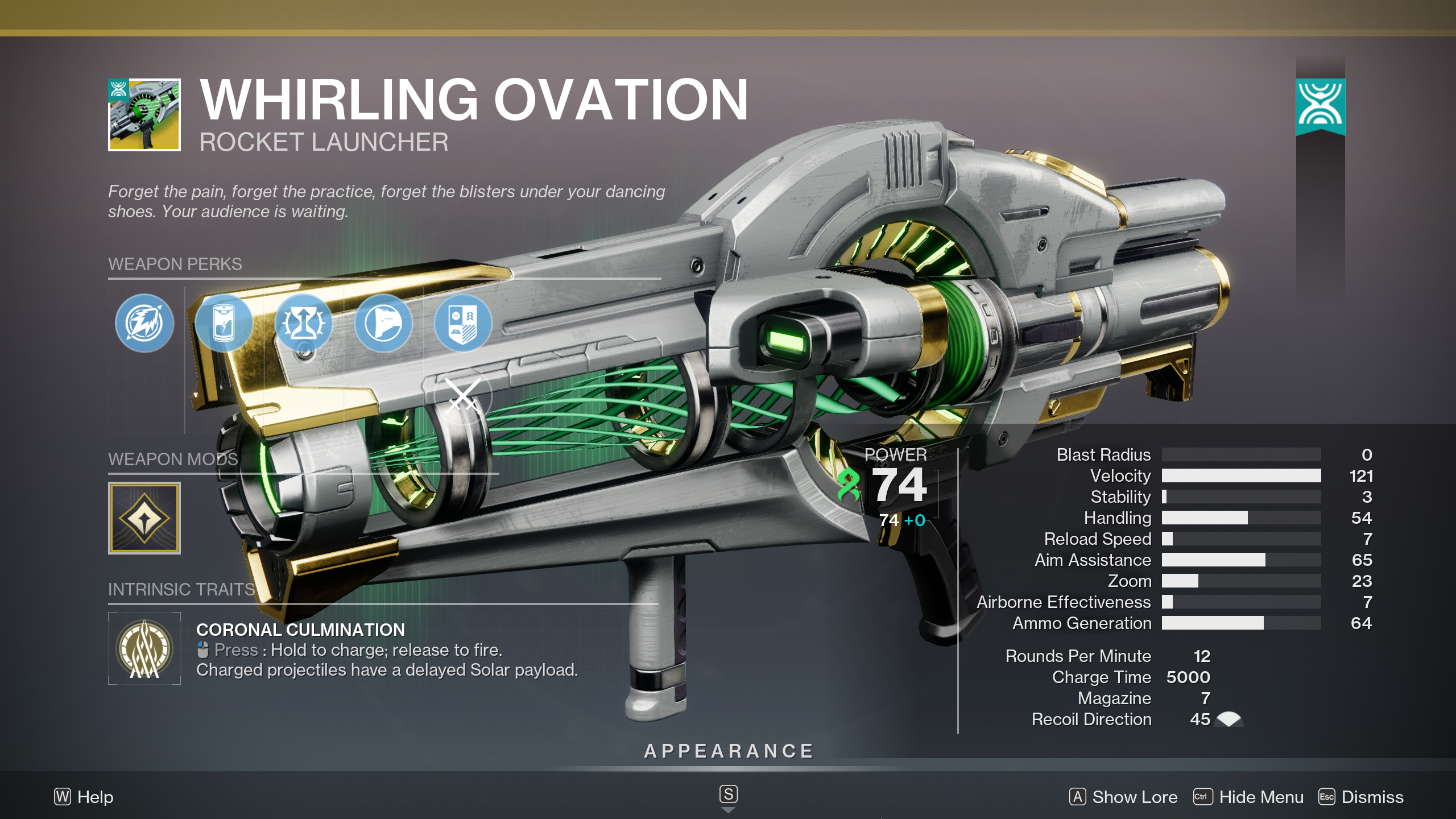Open the hourglass charge perk icon
The width and height of the screenshot is (1456, 819).
[x=304, y=322]
